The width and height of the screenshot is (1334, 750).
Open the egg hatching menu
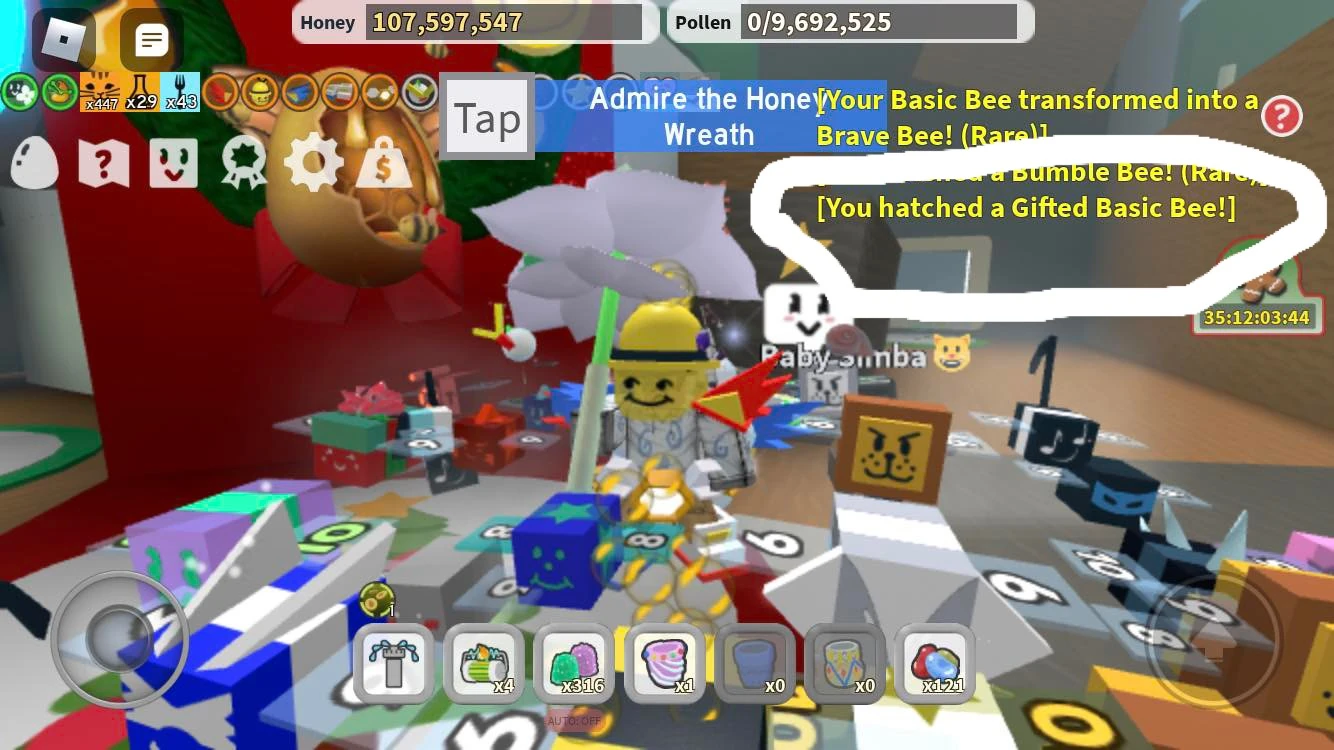coord(35,164)
